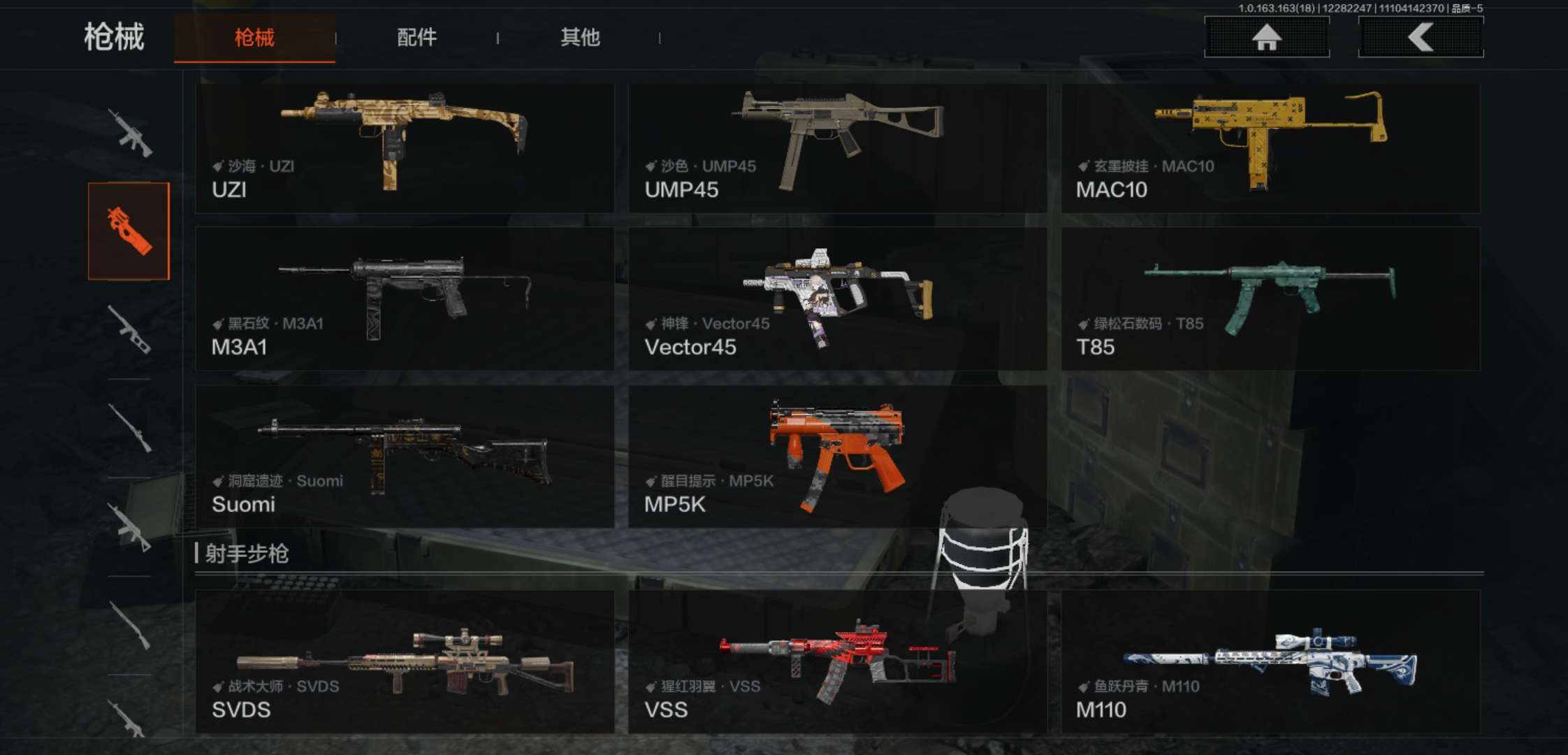This screenshot has width=1568, height=755.
Task: Switch to the 其他 tab
Action: pyautogui.click(x=580, y=38)
